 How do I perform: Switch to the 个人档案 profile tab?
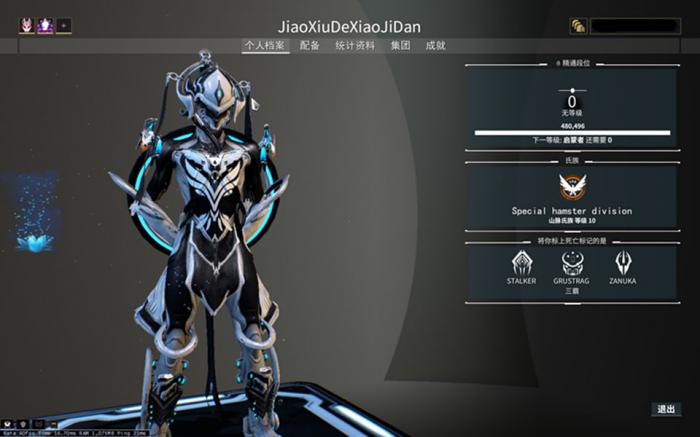tap(265, 45)
